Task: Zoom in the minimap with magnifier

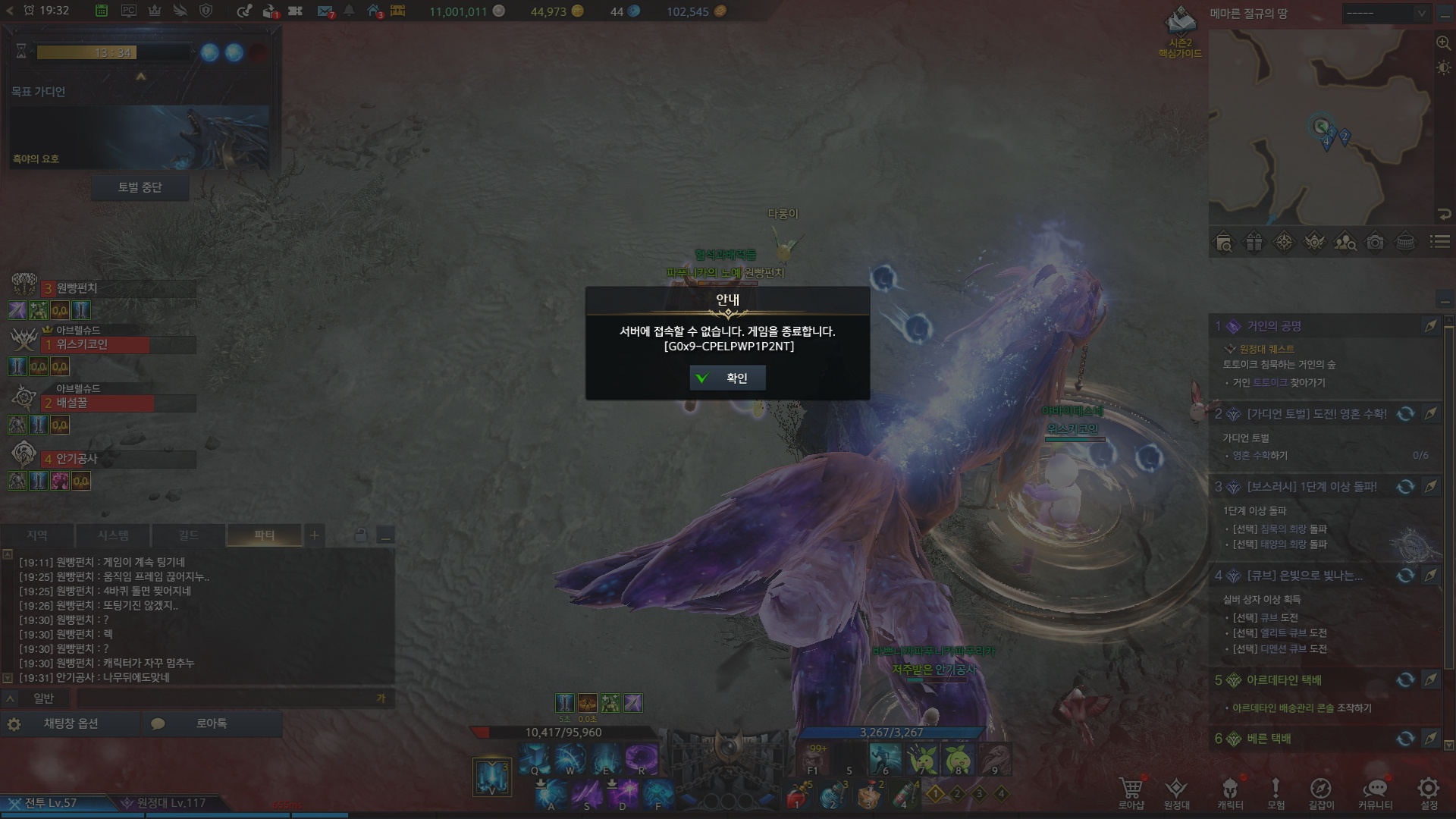Action: point(1443,43)
